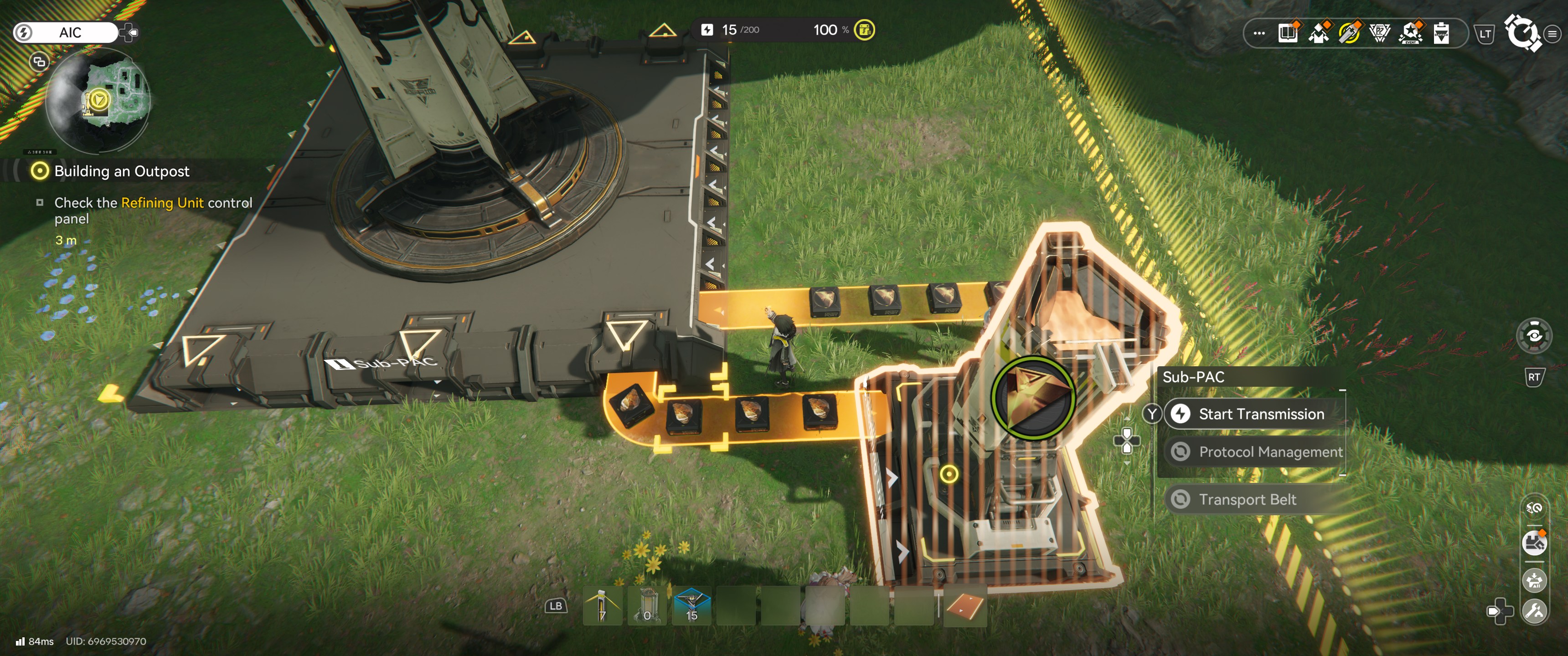1568x656 pixels.
Task: Open the hamburger main menu button
Action: pos(1552,34)
